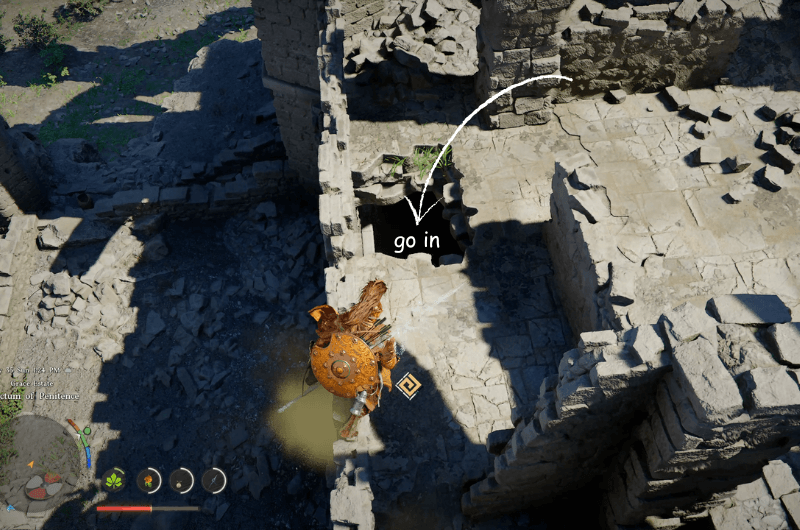Select the green leaf item slot

[x=115, y=481]
